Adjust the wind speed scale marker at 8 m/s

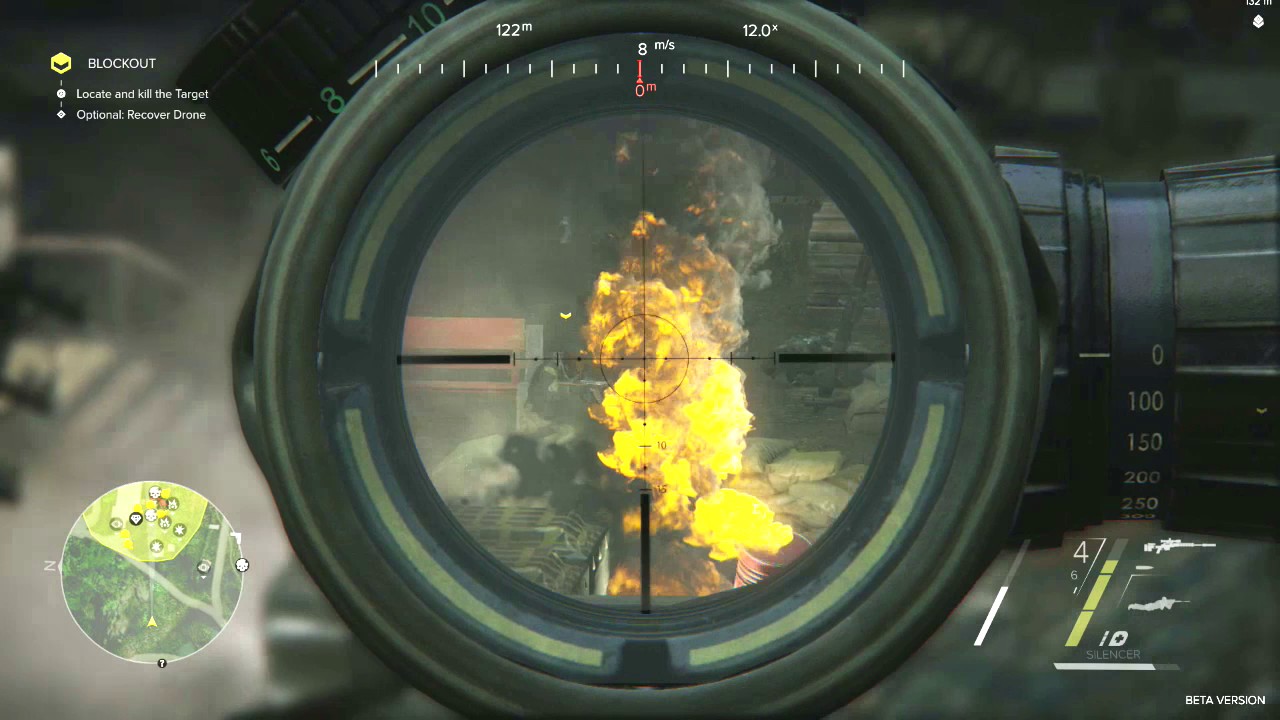point(640,70)
